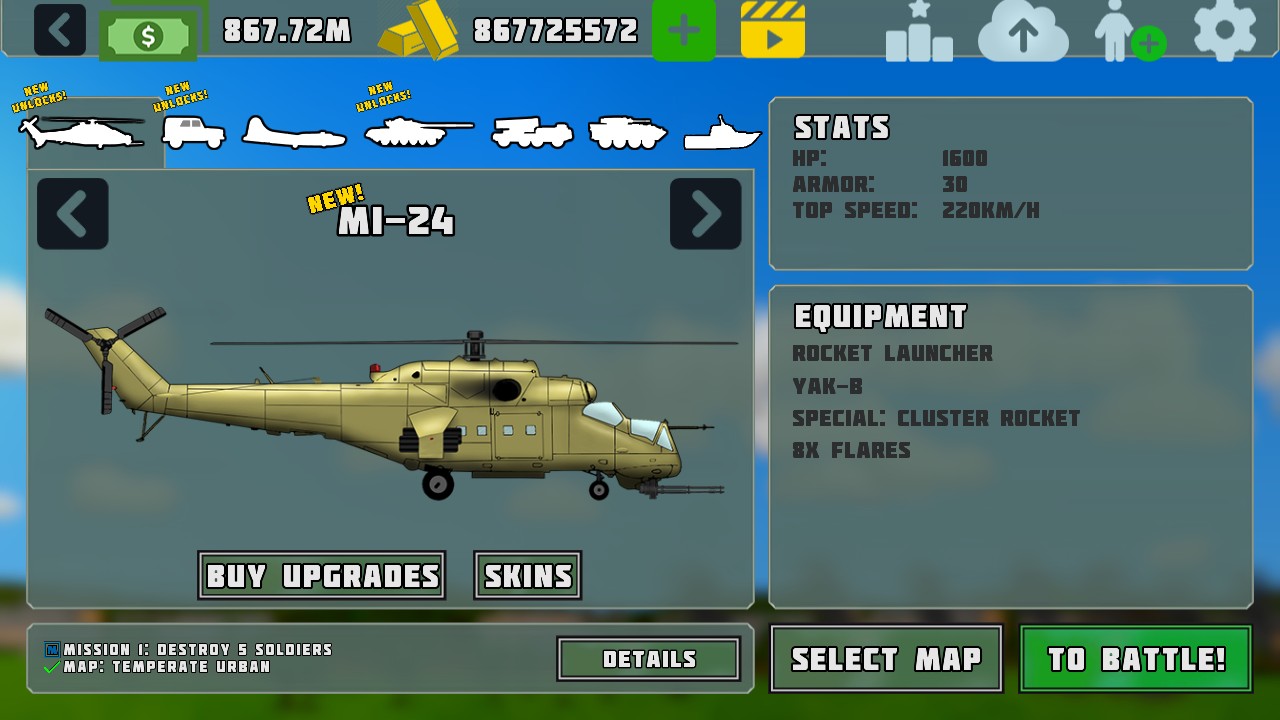Viewport: 1280px width, 720px height.
Task: Open the leaderboard podium icon
Action: [x=919, y=32]
